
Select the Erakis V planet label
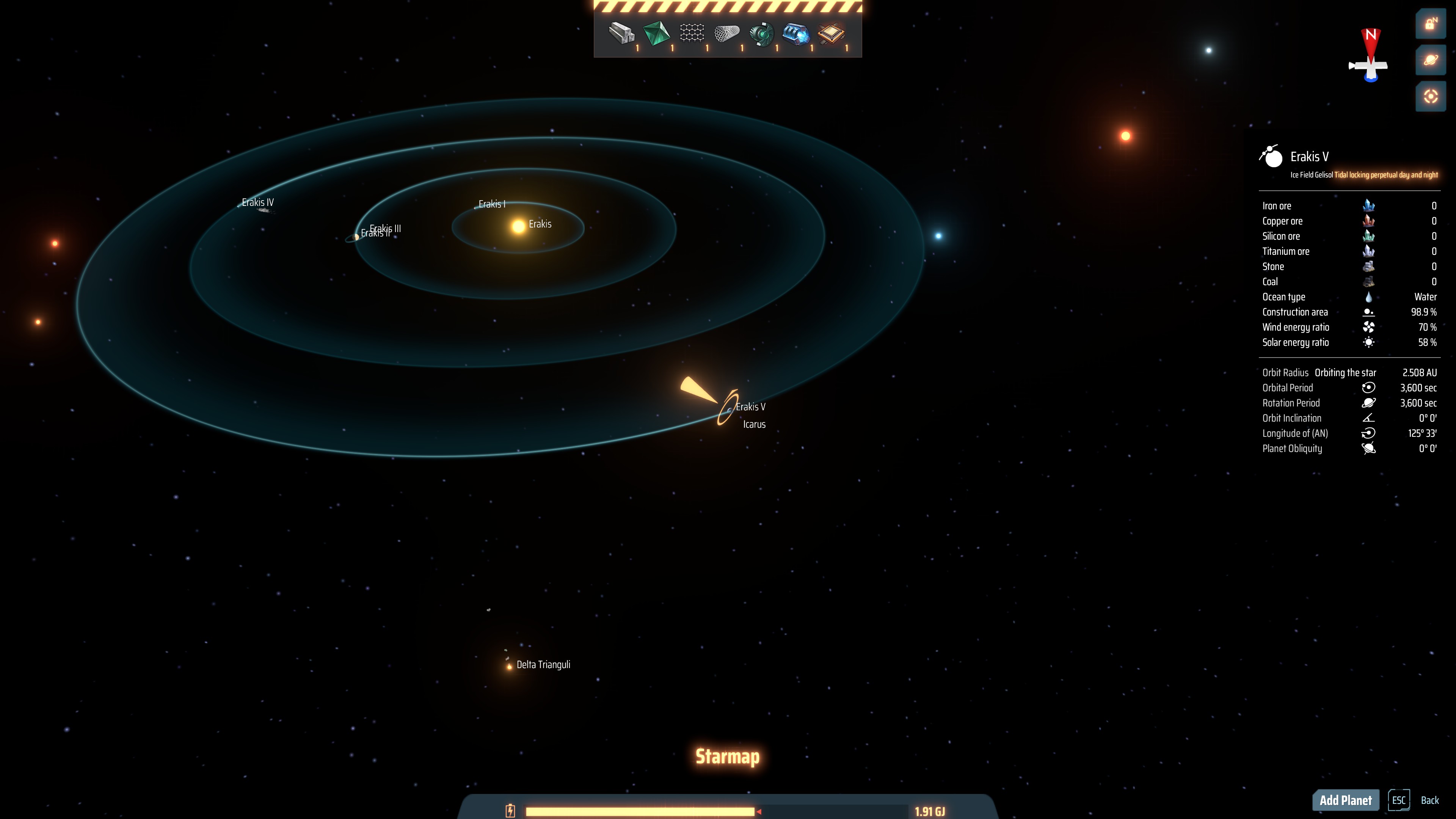751,407
